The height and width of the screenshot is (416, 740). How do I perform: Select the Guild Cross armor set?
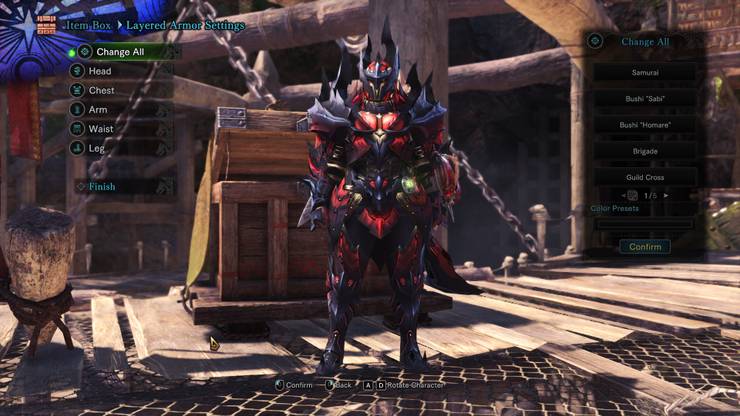point(645,177)
